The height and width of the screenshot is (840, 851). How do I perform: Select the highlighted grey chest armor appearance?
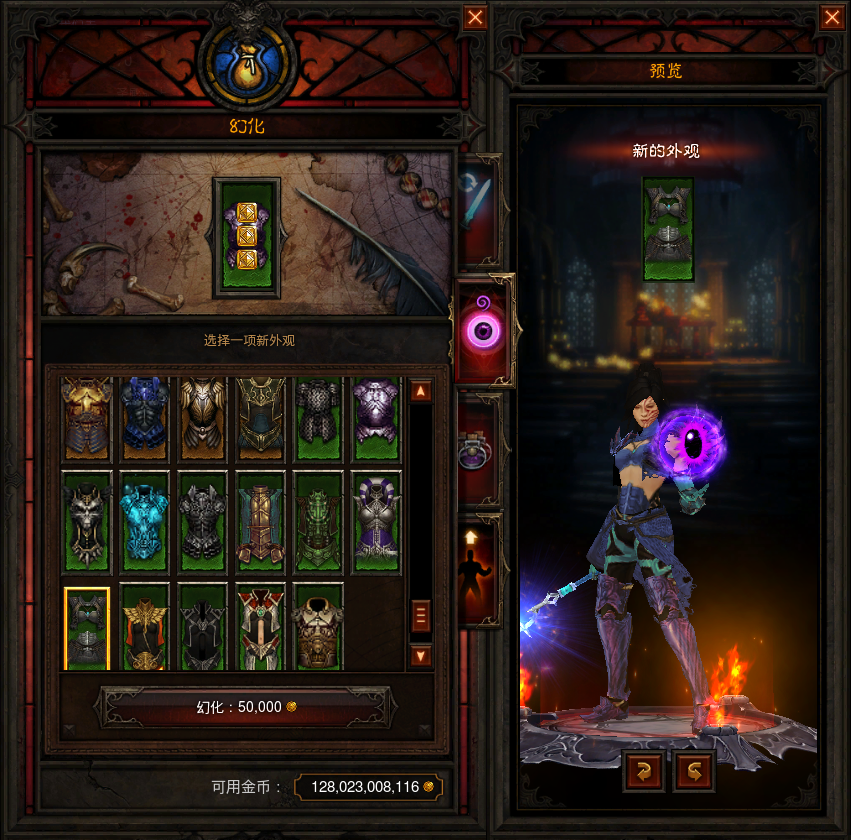pyautogui.click(x=87, y=627)
